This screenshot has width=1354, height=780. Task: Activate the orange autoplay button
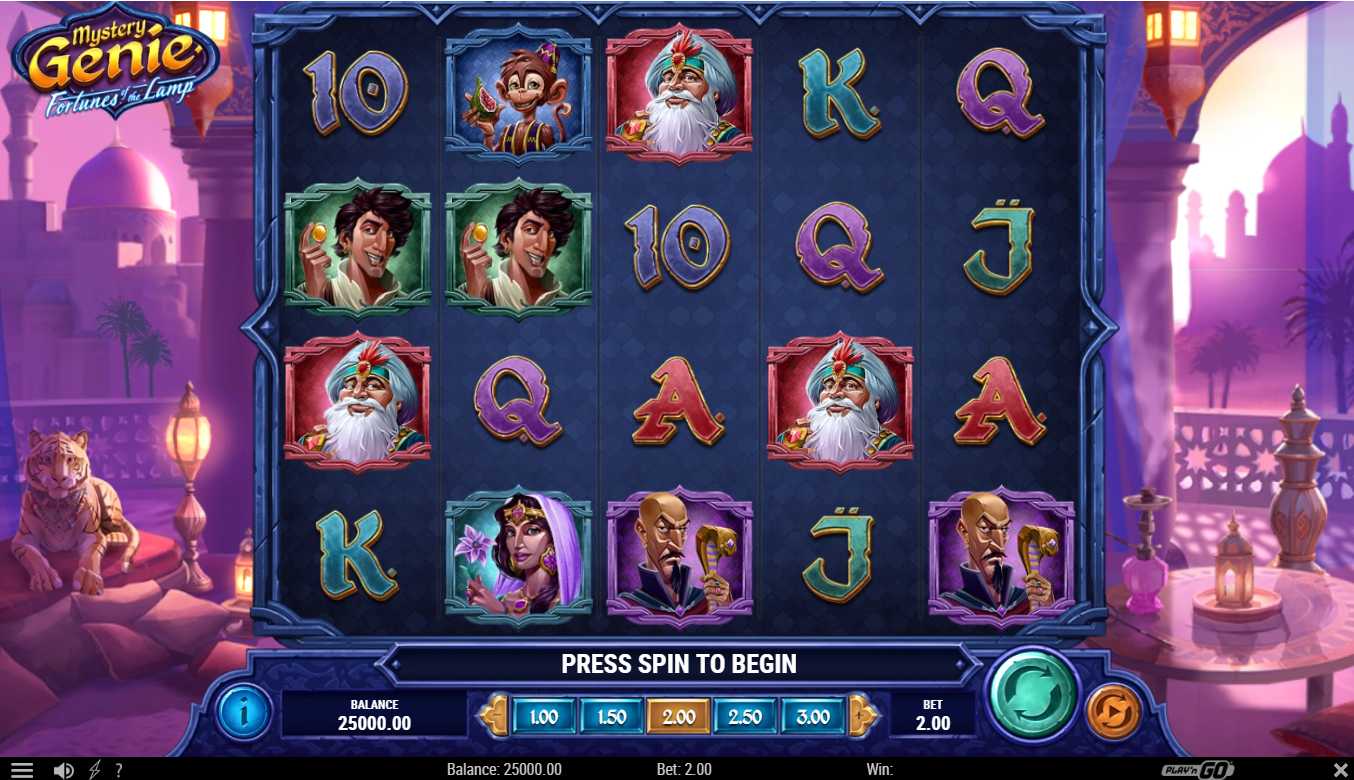[1113, 711]
